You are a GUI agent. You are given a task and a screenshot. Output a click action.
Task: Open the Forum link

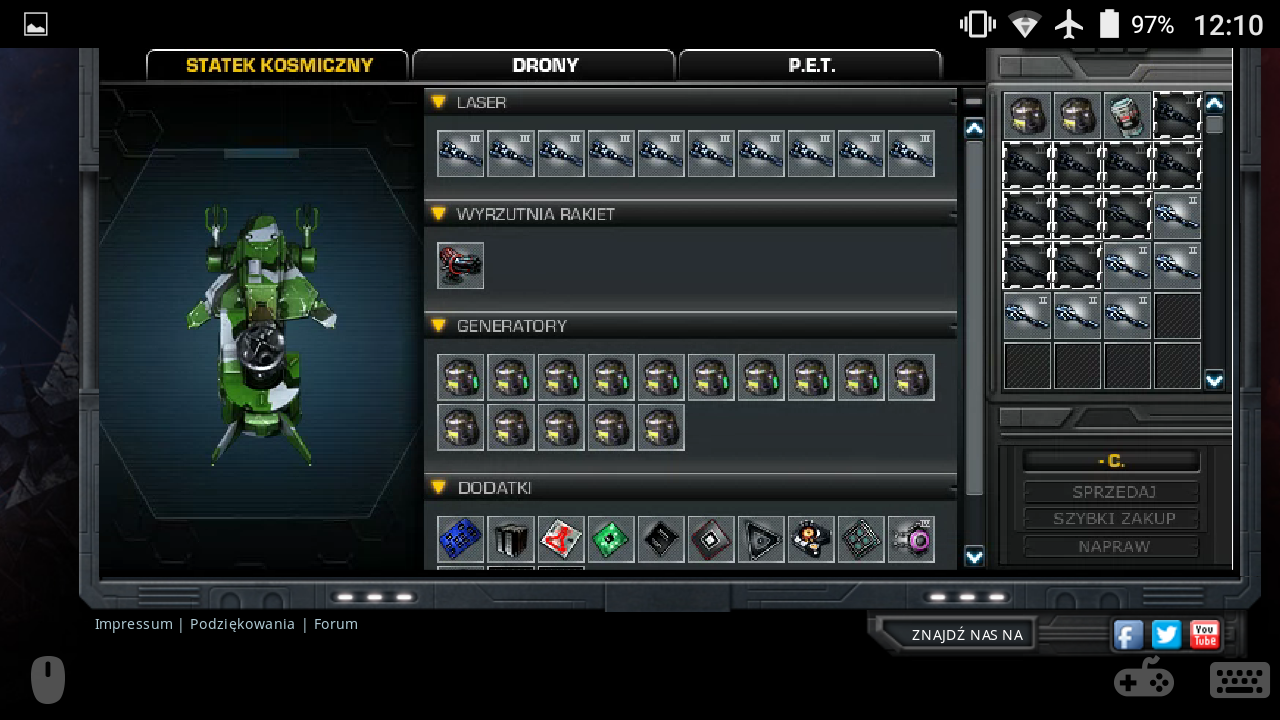[x=336, y=624]
